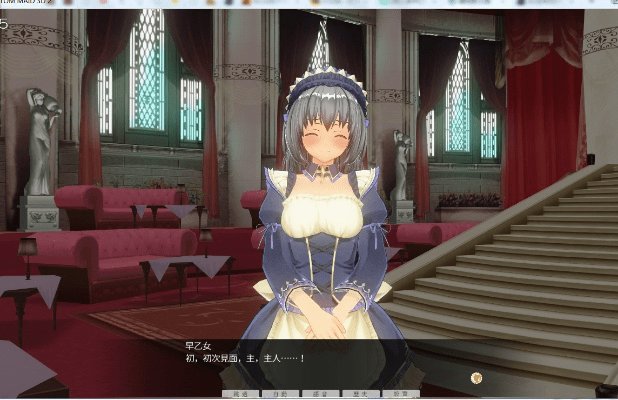618x400 pixels.
Task: Open the 历史 (history) dialogue log
Action: pos(361,395)
